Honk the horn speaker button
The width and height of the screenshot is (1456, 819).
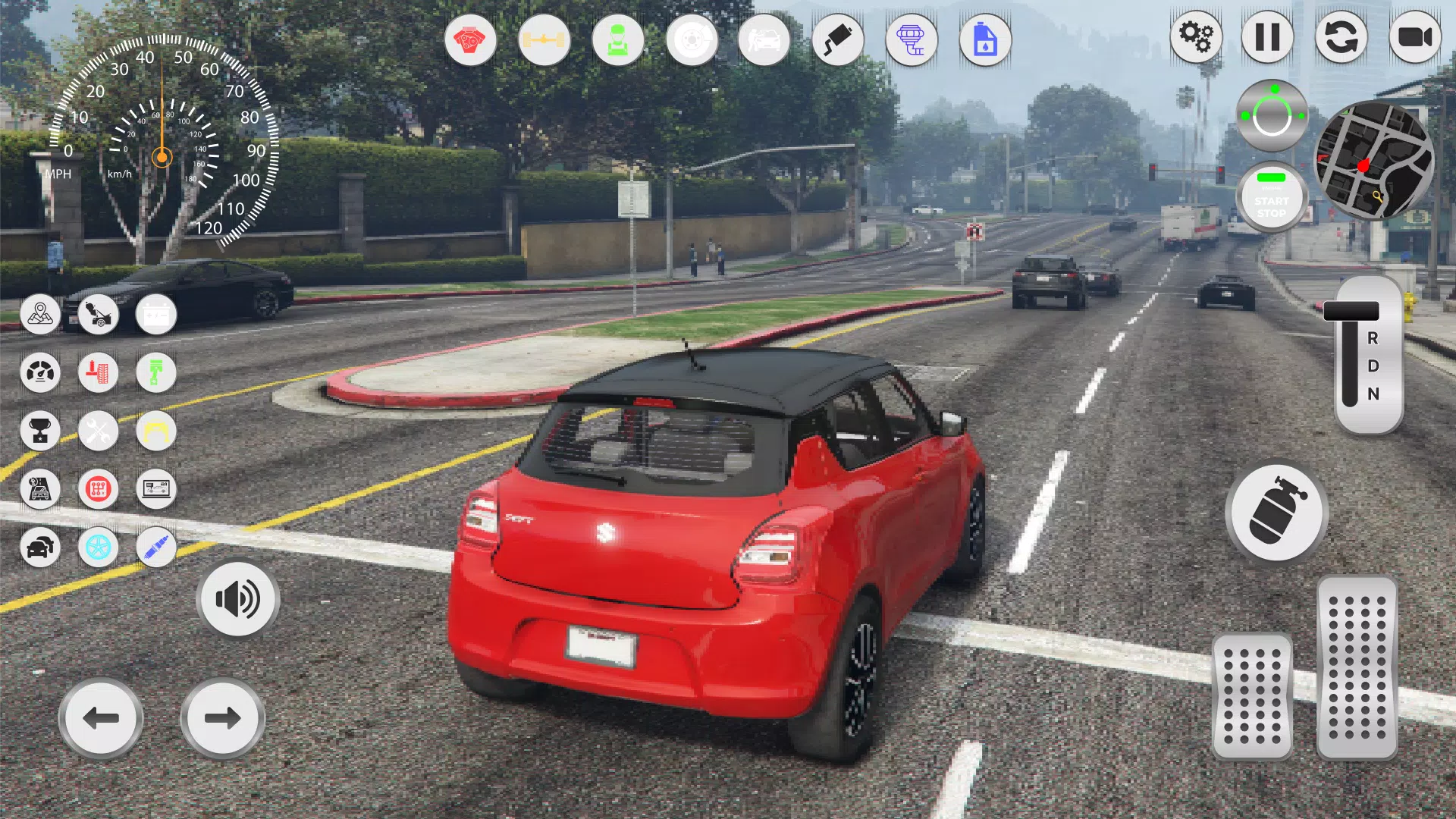238,599
